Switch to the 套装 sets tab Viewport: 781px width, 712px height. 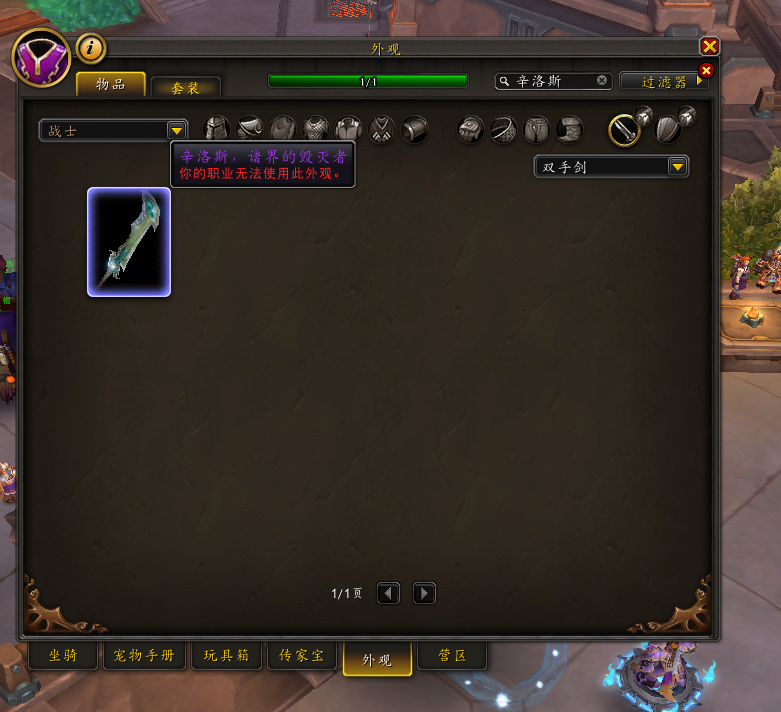point(185,88)
